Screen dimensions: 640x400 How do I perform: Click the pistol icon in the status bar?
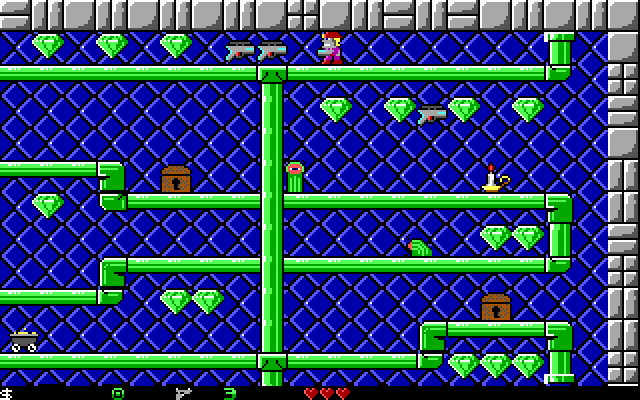click(182, 393)
